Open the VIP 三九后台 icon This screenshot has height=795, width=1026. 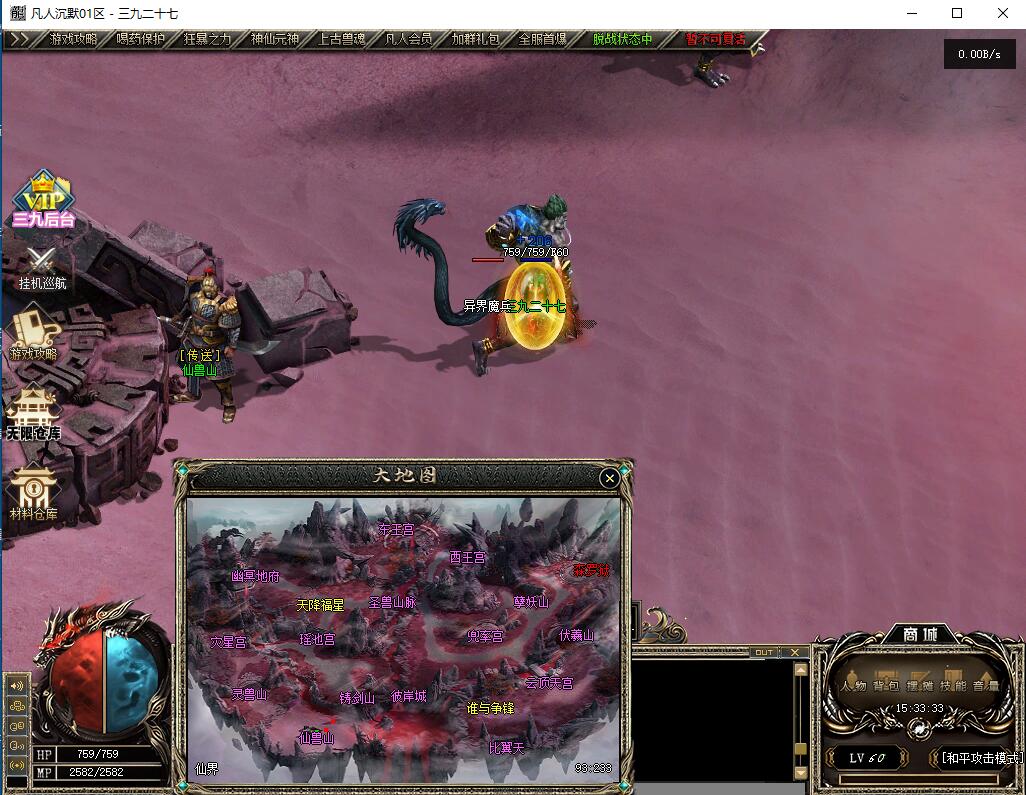pyautogui.click(x=43, y=200)
